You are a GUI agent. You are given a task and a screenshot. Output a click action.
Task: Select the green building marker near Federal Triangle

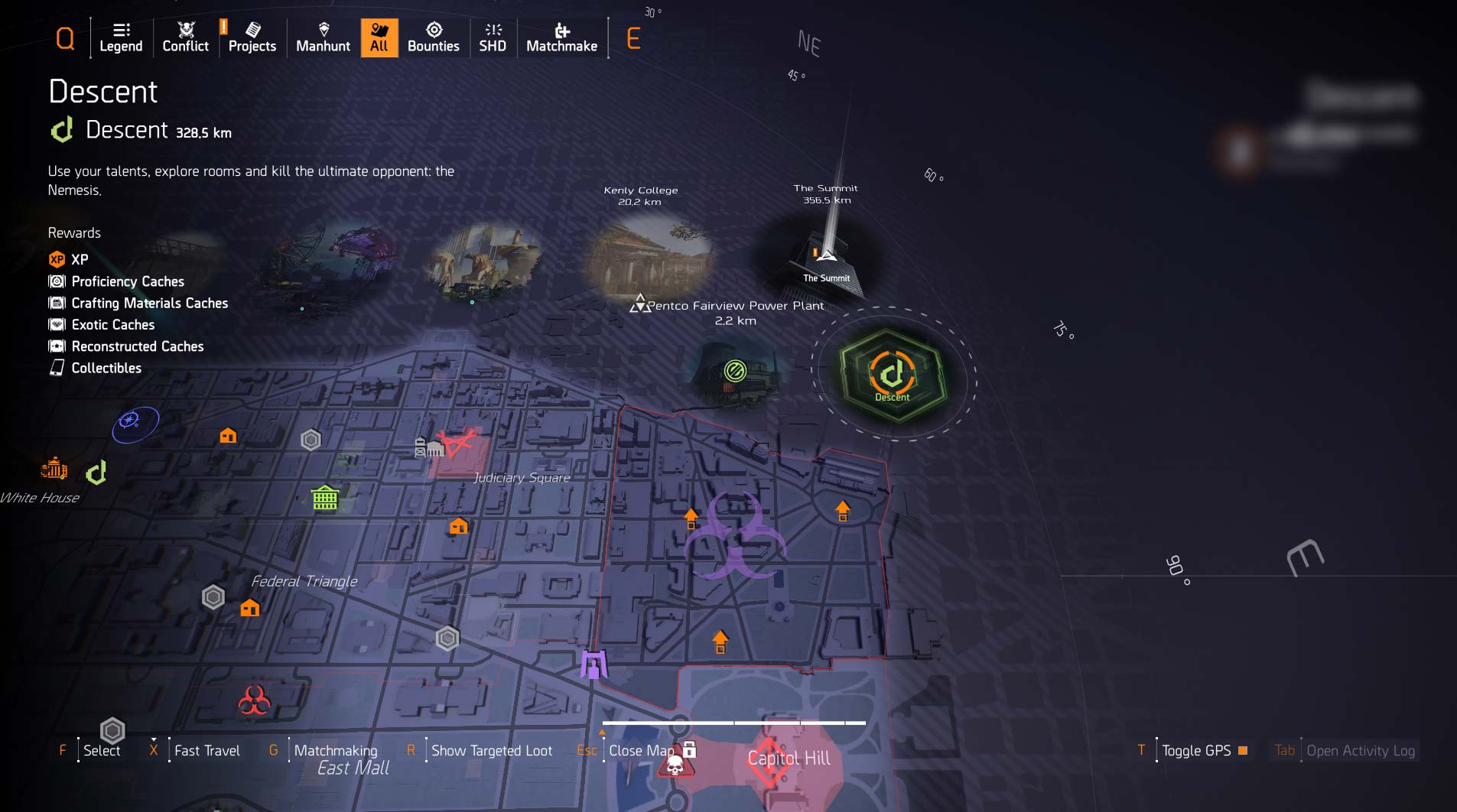tap(325, 499)
